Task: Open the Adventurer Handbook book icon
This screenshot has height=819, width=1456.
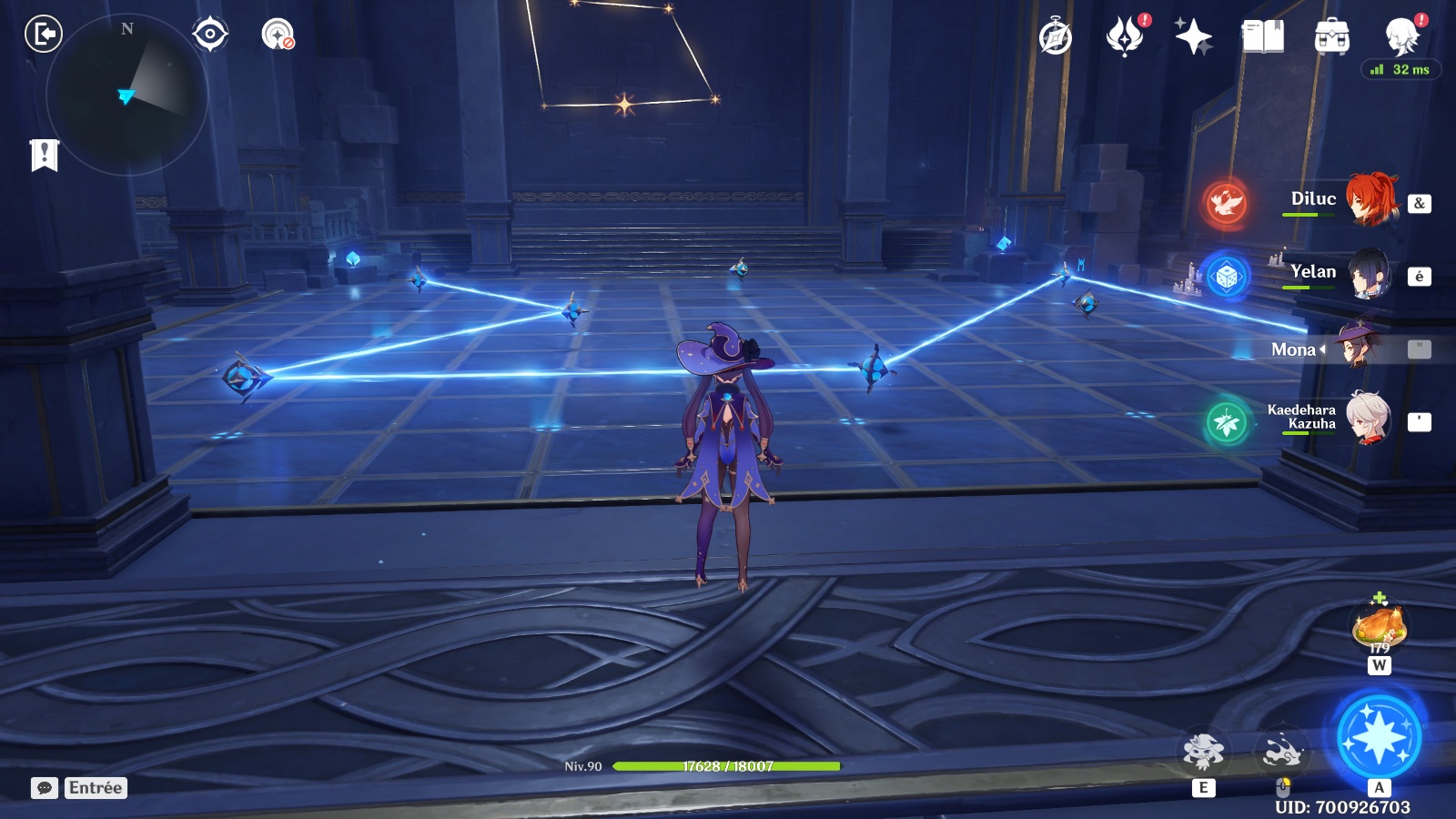Action: (x=1262, y=37)
